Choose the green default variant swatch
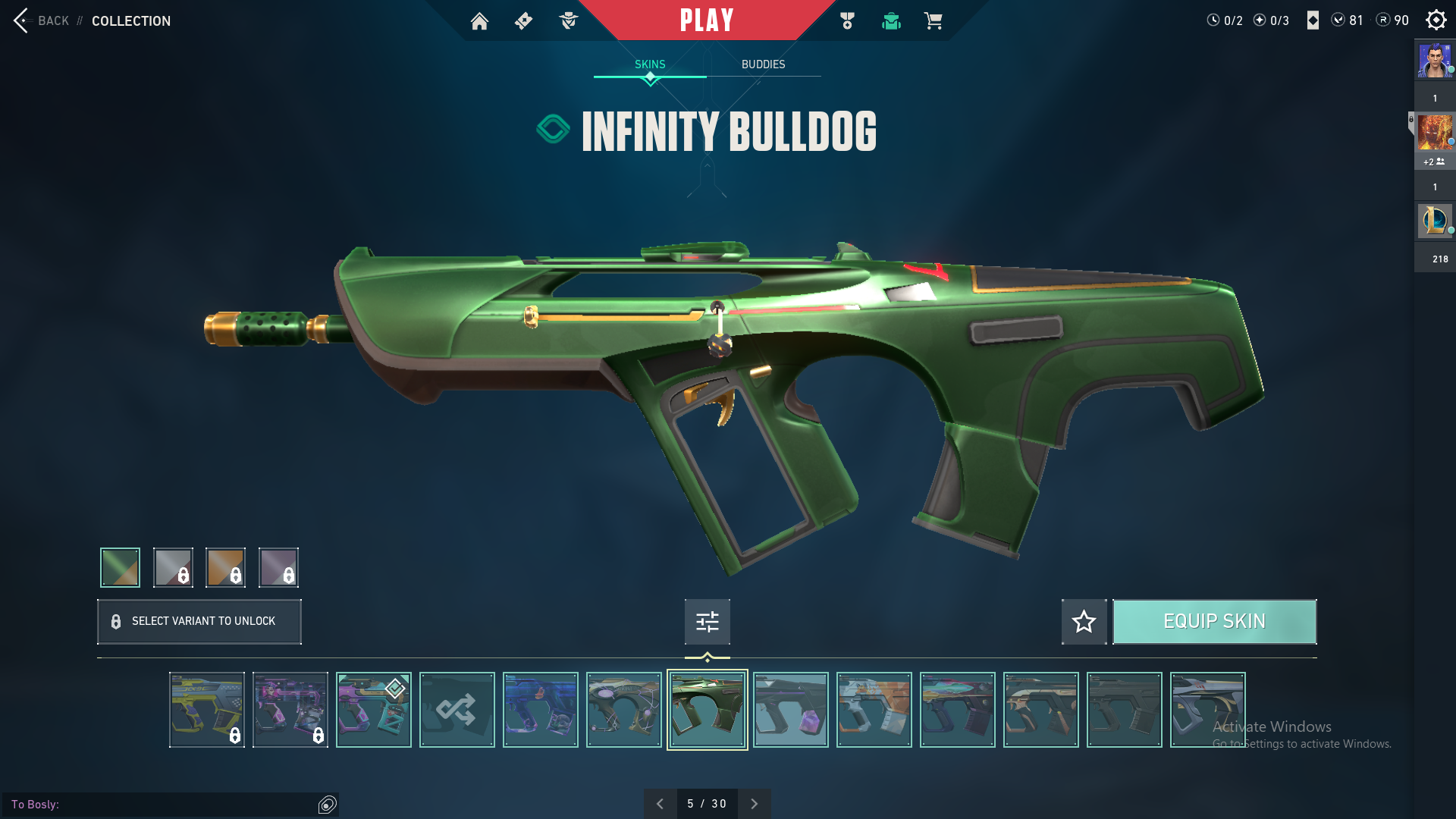Screen dimensions: 1456x819 coord(120,567)
